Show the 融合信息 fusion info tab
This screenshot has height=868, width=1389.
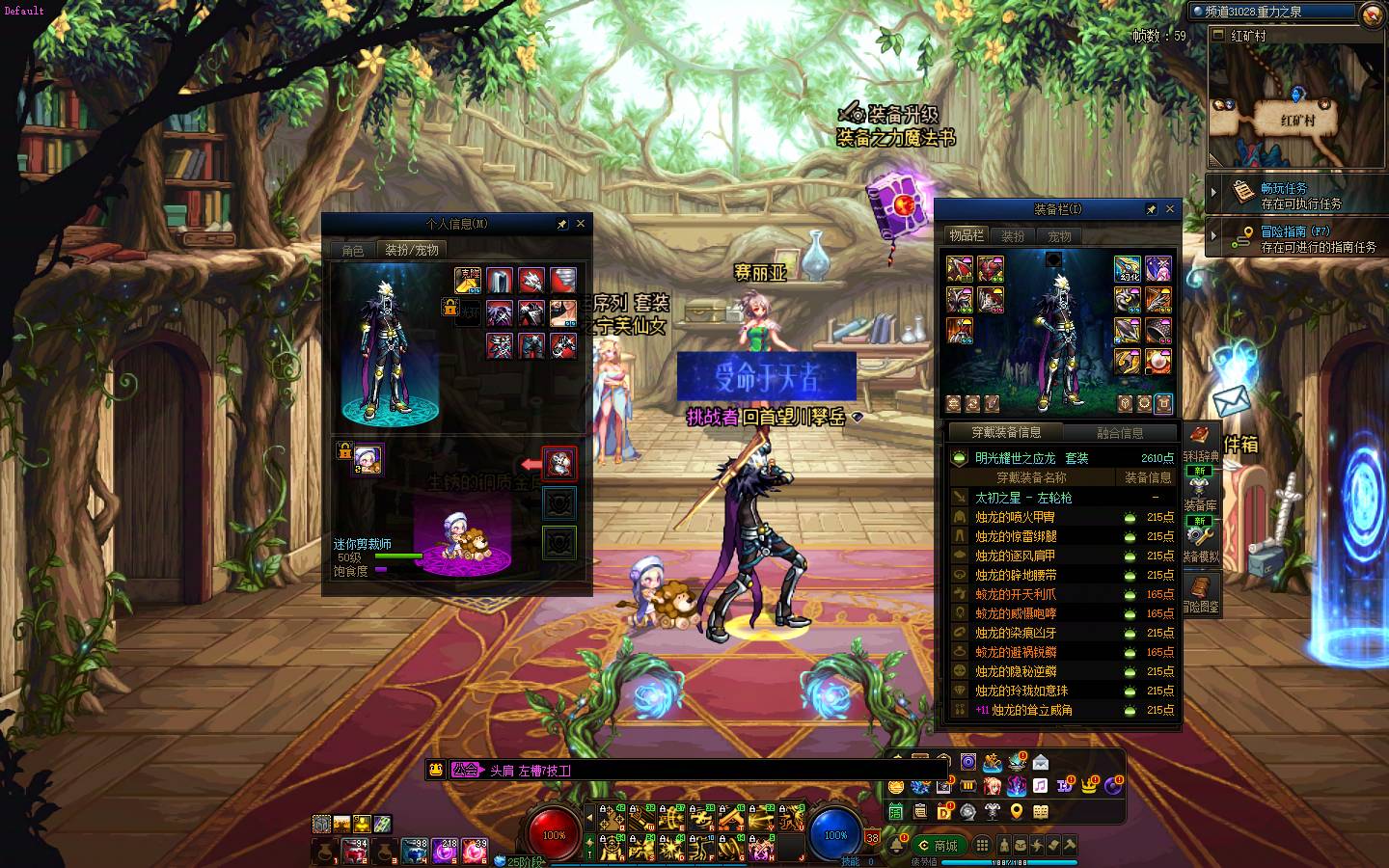point(1120,433)
